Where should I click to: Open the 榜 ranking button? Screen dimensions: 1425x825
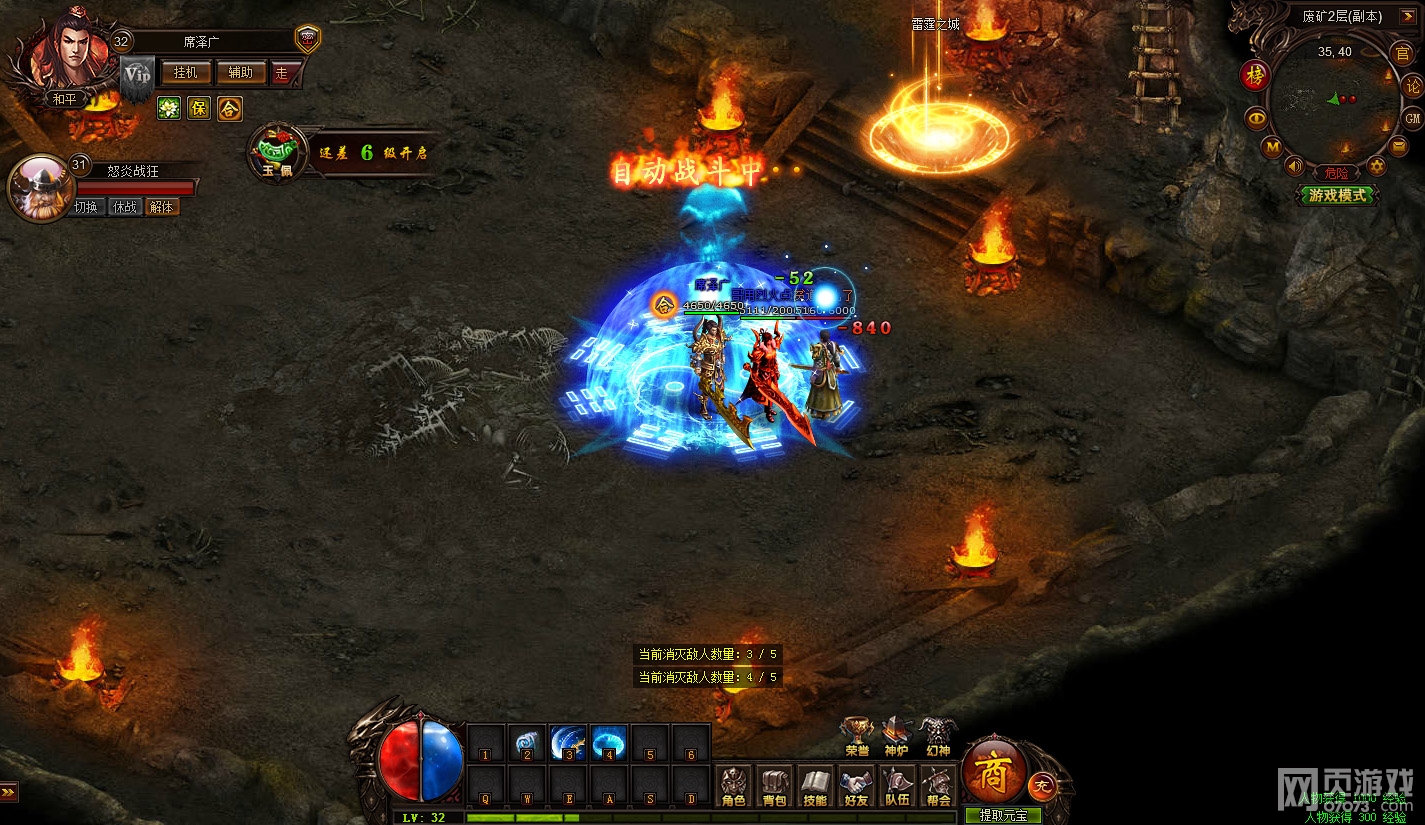tap(1254, 75)
